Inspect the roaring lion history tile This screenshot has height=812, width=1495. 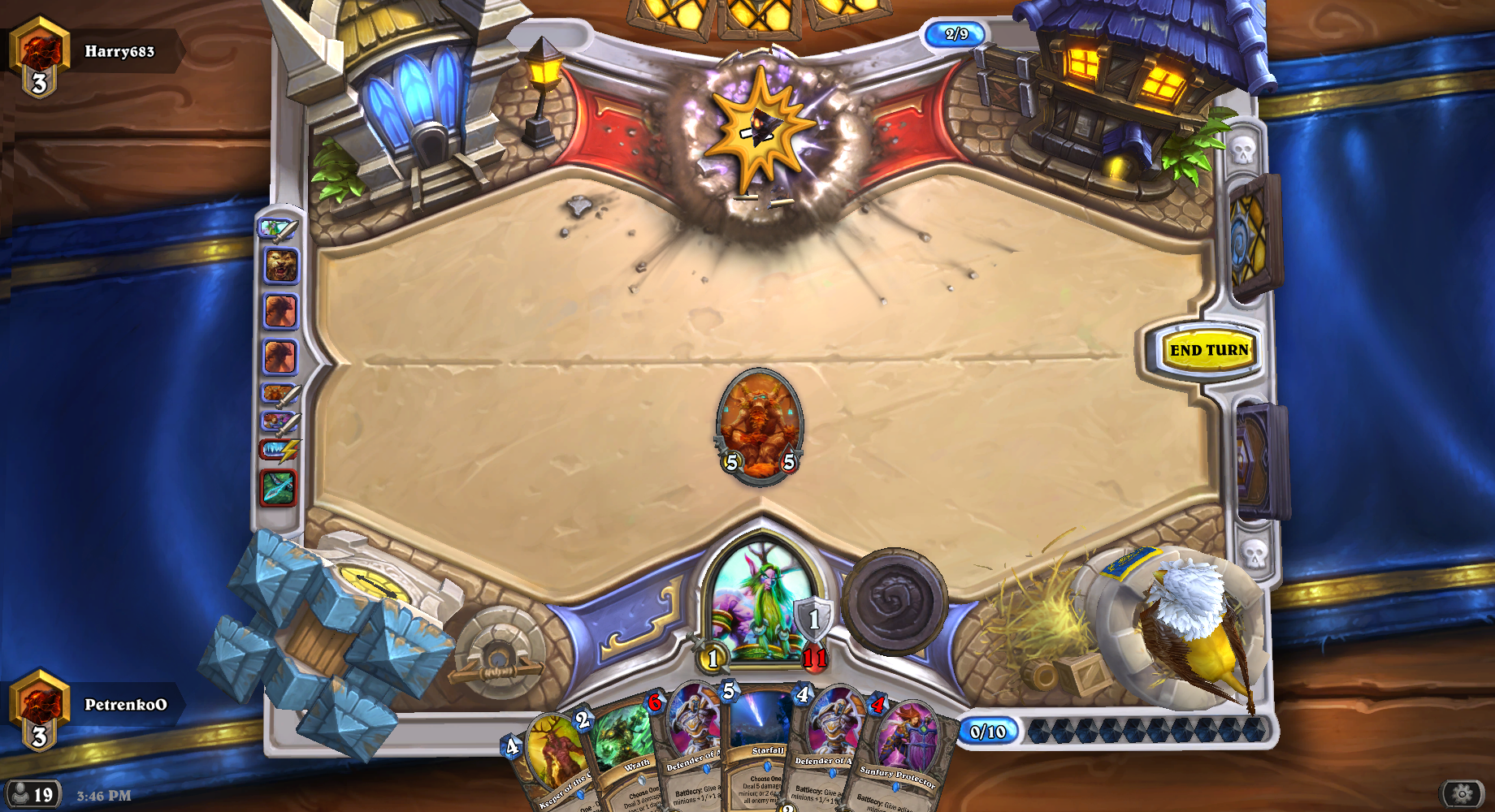pyautogui.click(x=281, y=266)
